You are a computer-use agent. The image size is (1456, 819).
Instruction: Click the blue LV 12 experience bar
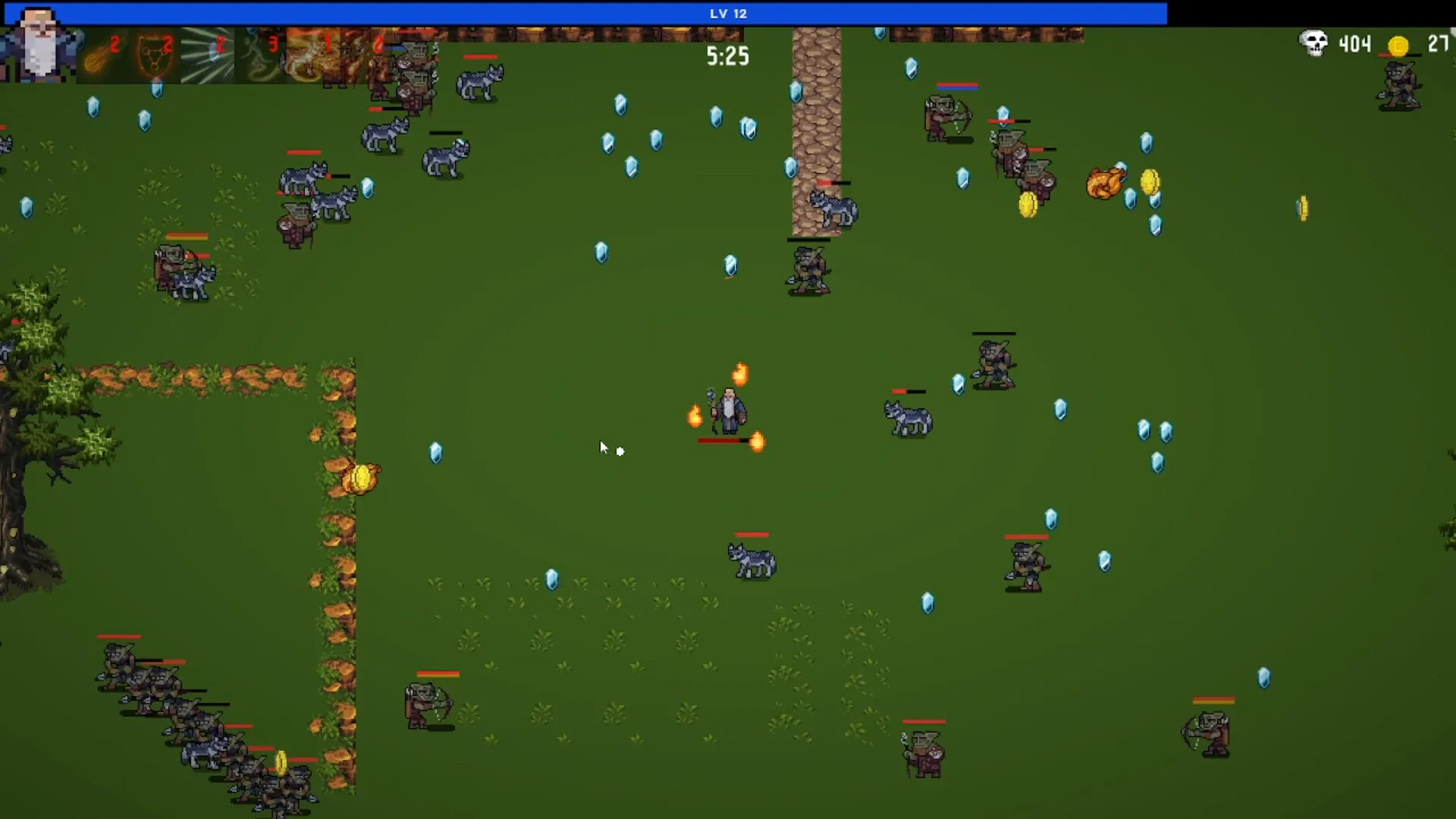(x=728, y=13)
